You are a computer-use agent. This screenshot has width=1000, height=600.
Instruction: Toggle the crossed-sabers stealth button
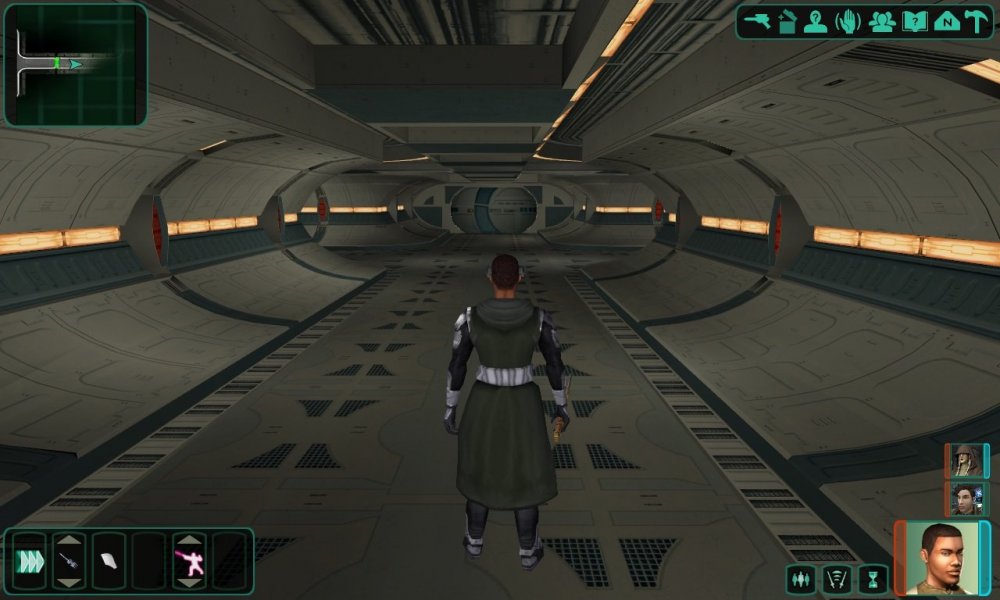pyautogui.click(x=837, y=578)
